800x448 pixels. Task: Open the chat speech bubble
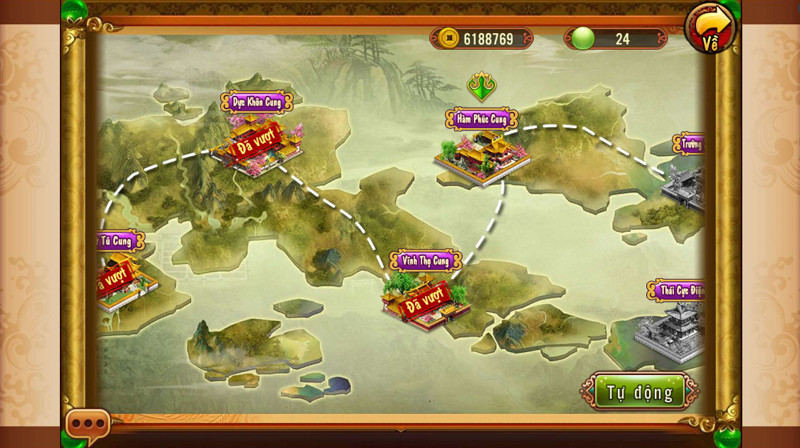point(87,425)
